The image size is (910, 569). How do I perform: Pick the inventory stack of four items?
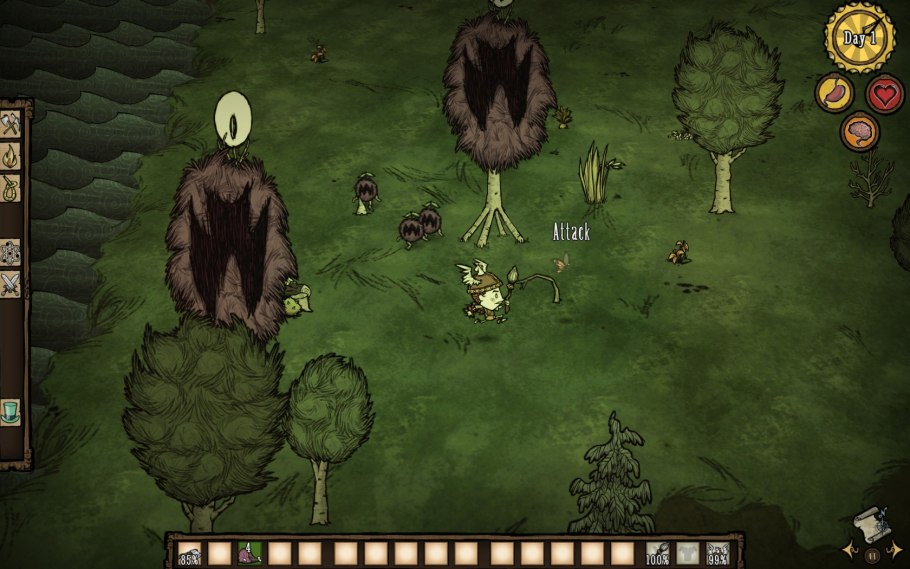[249, 553]
